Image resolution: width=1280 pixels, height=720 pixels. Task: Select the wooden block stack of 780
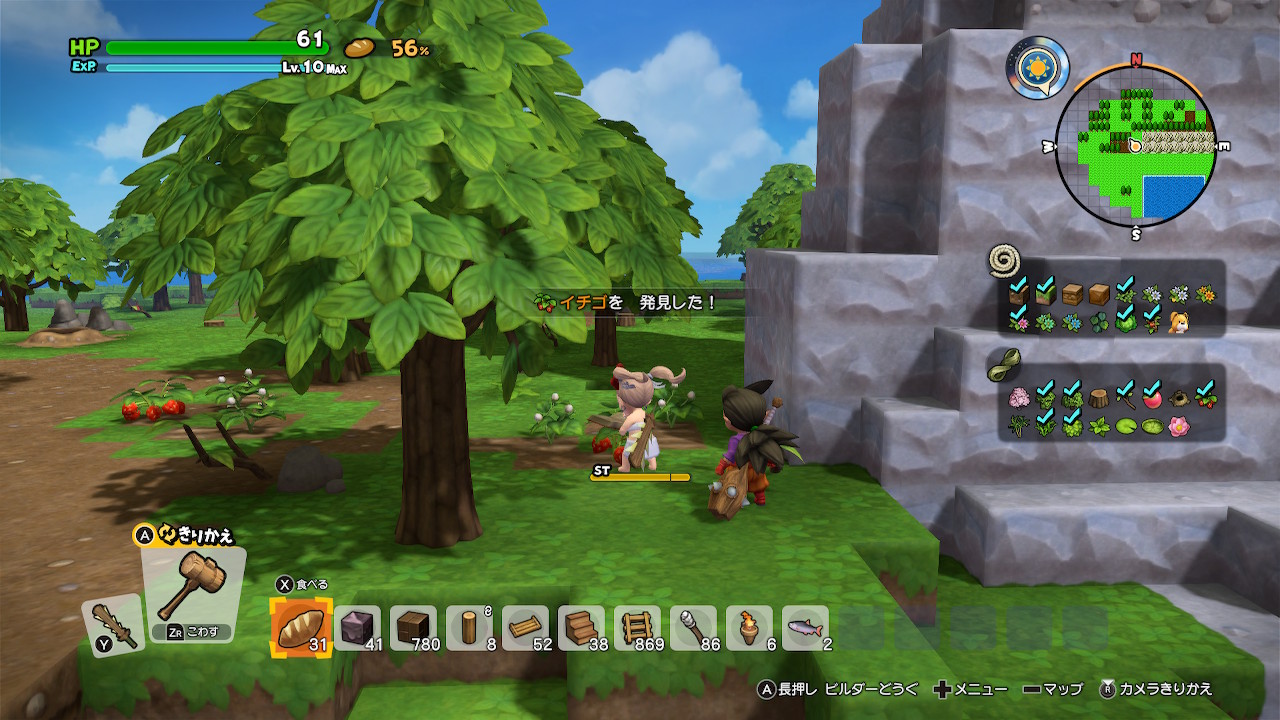[413, 629]
